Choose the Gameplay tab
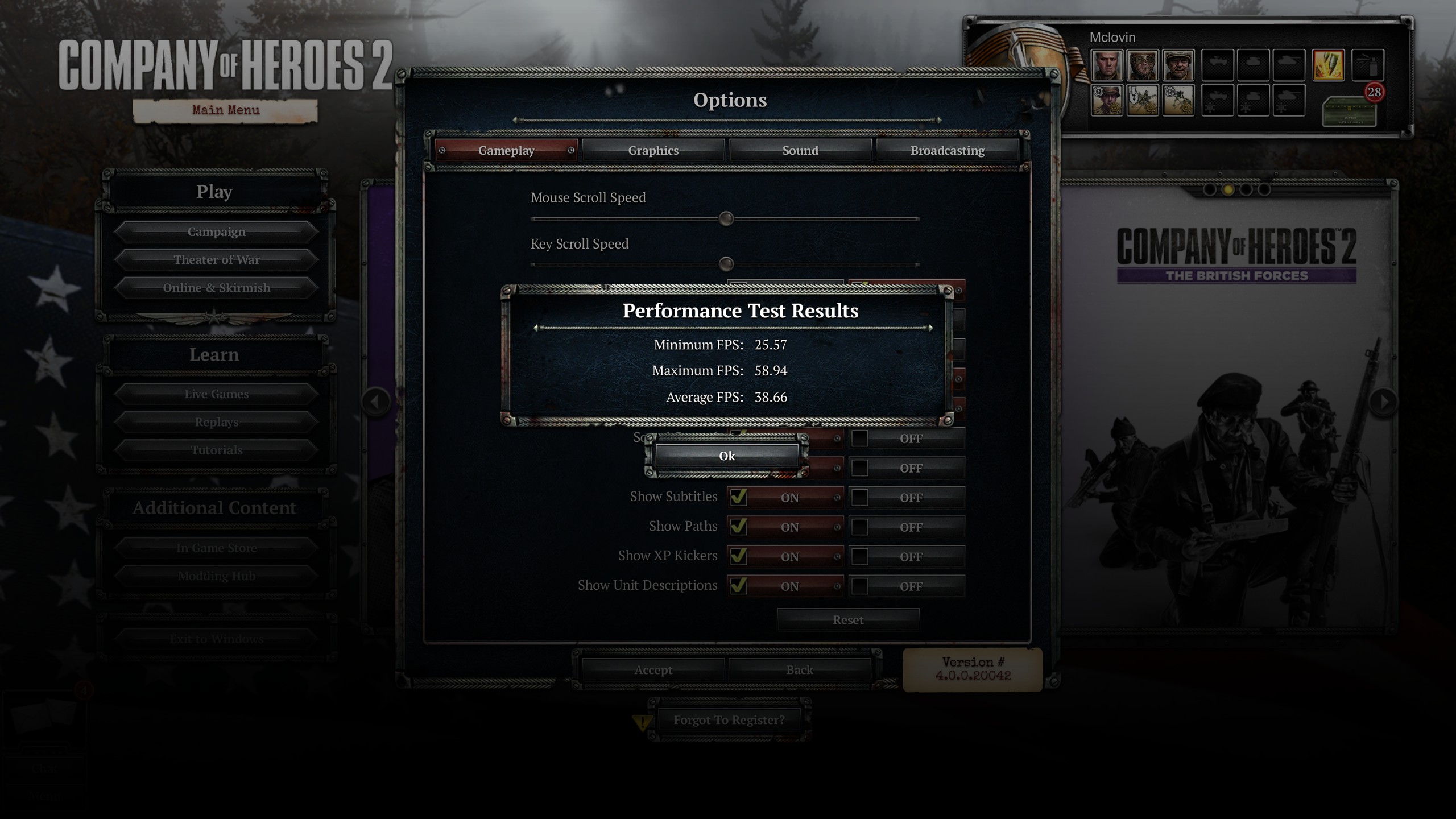 coord(506,151)
